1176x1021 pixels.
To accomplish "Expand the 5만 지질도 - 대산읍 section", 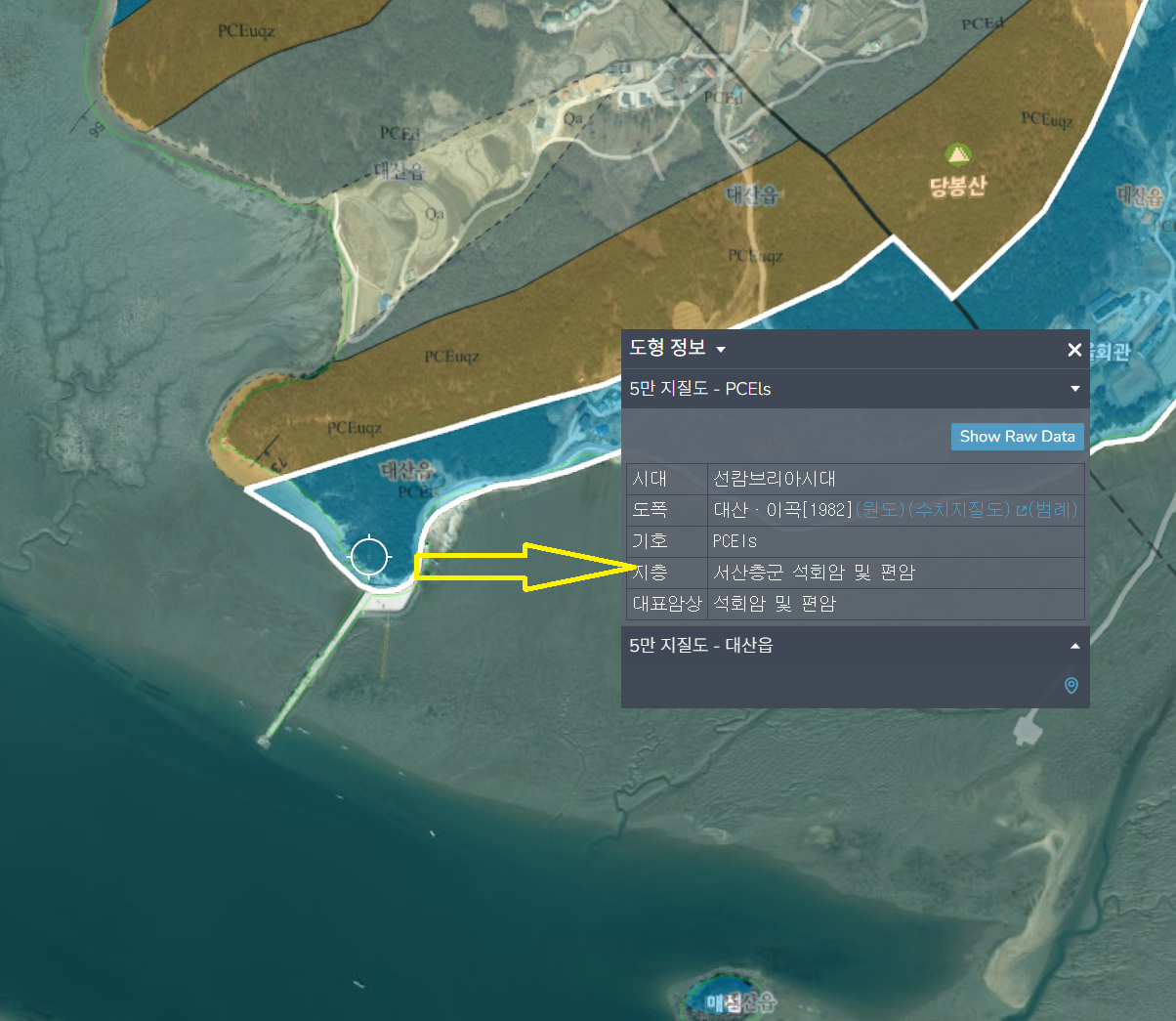I will (1074, 646).
